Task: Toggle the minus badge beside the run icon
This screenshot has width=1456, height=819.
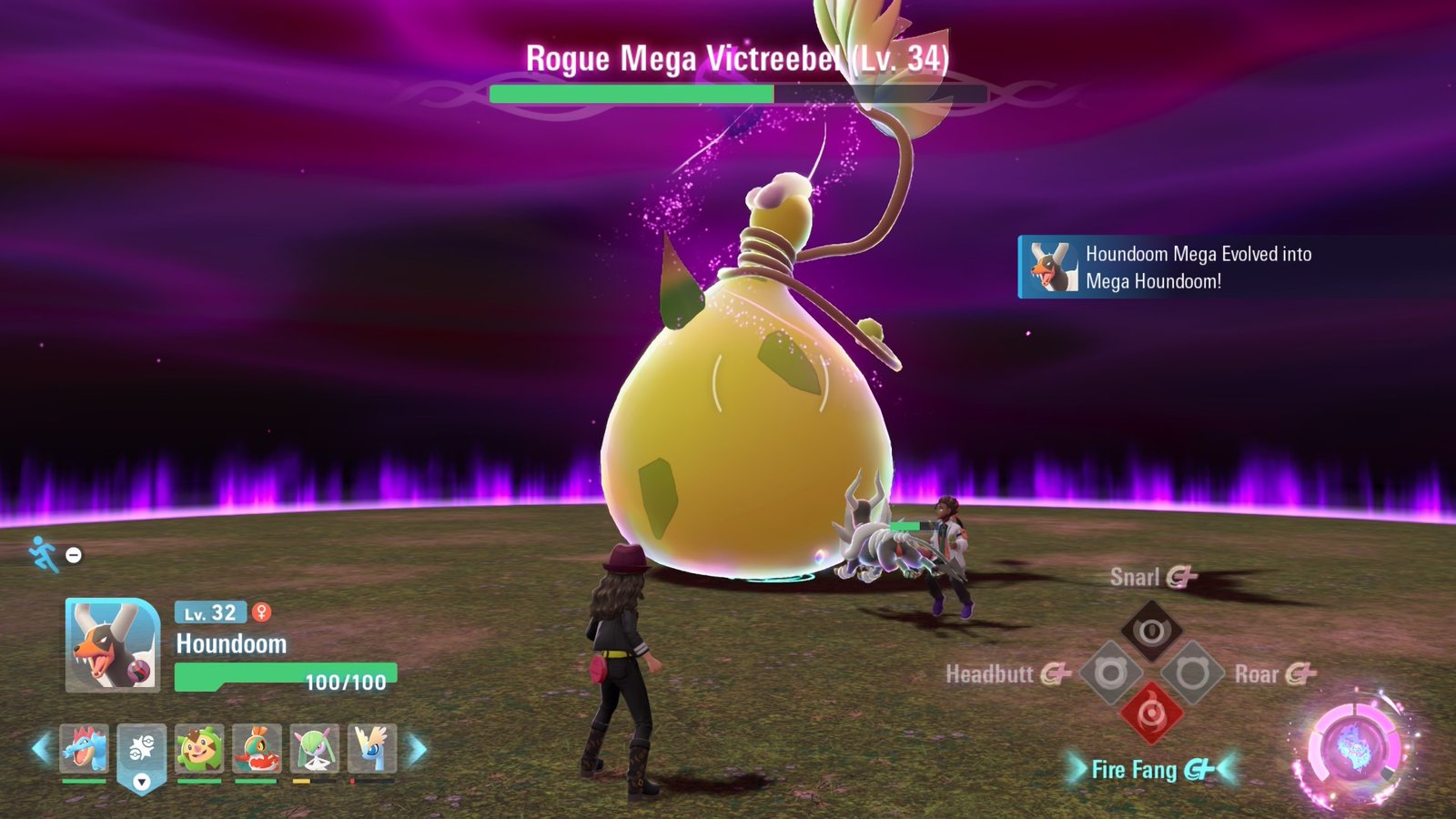Action: (71, 553)
